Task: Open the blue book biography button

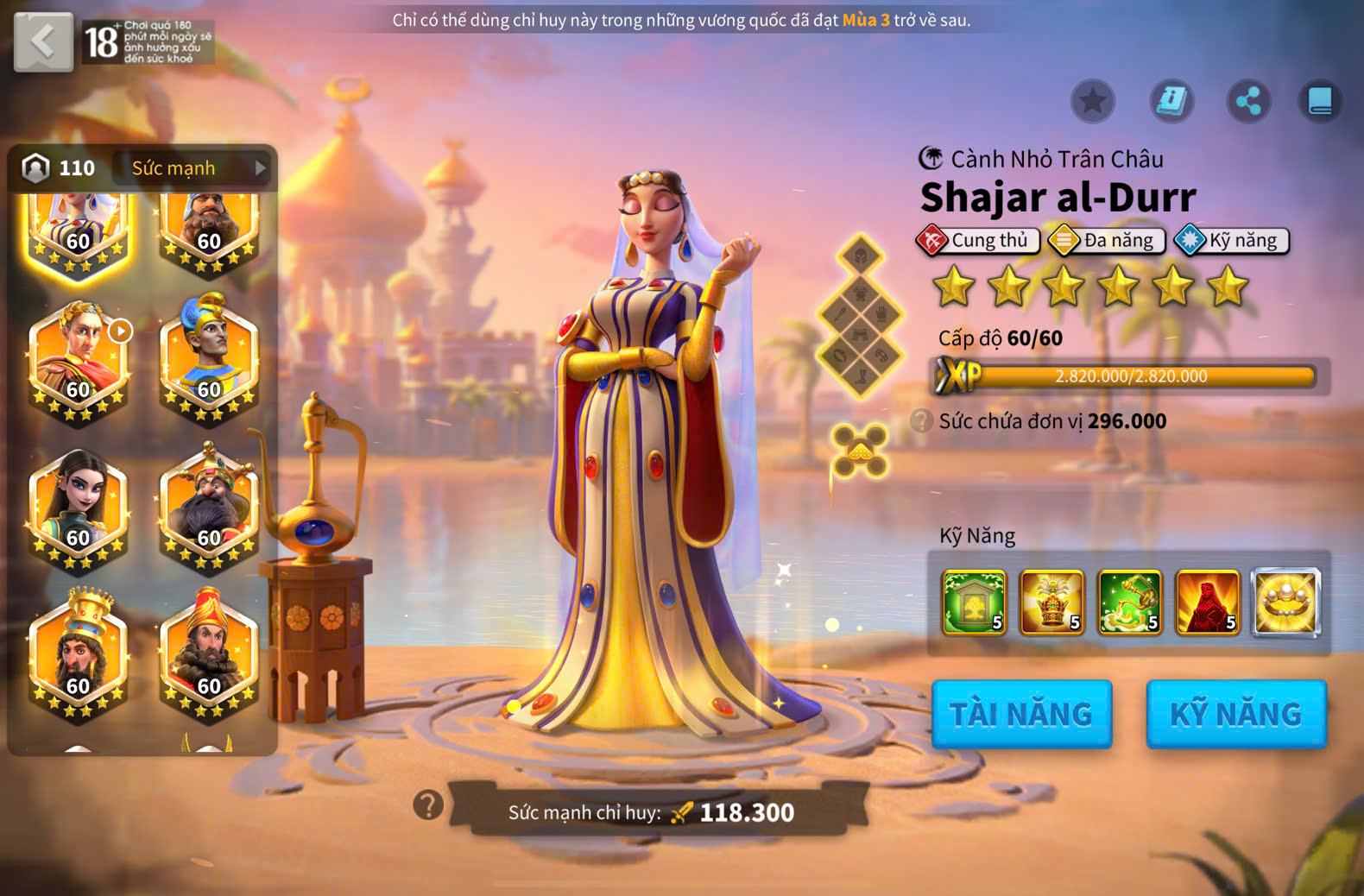Action: click(1320, 102)
